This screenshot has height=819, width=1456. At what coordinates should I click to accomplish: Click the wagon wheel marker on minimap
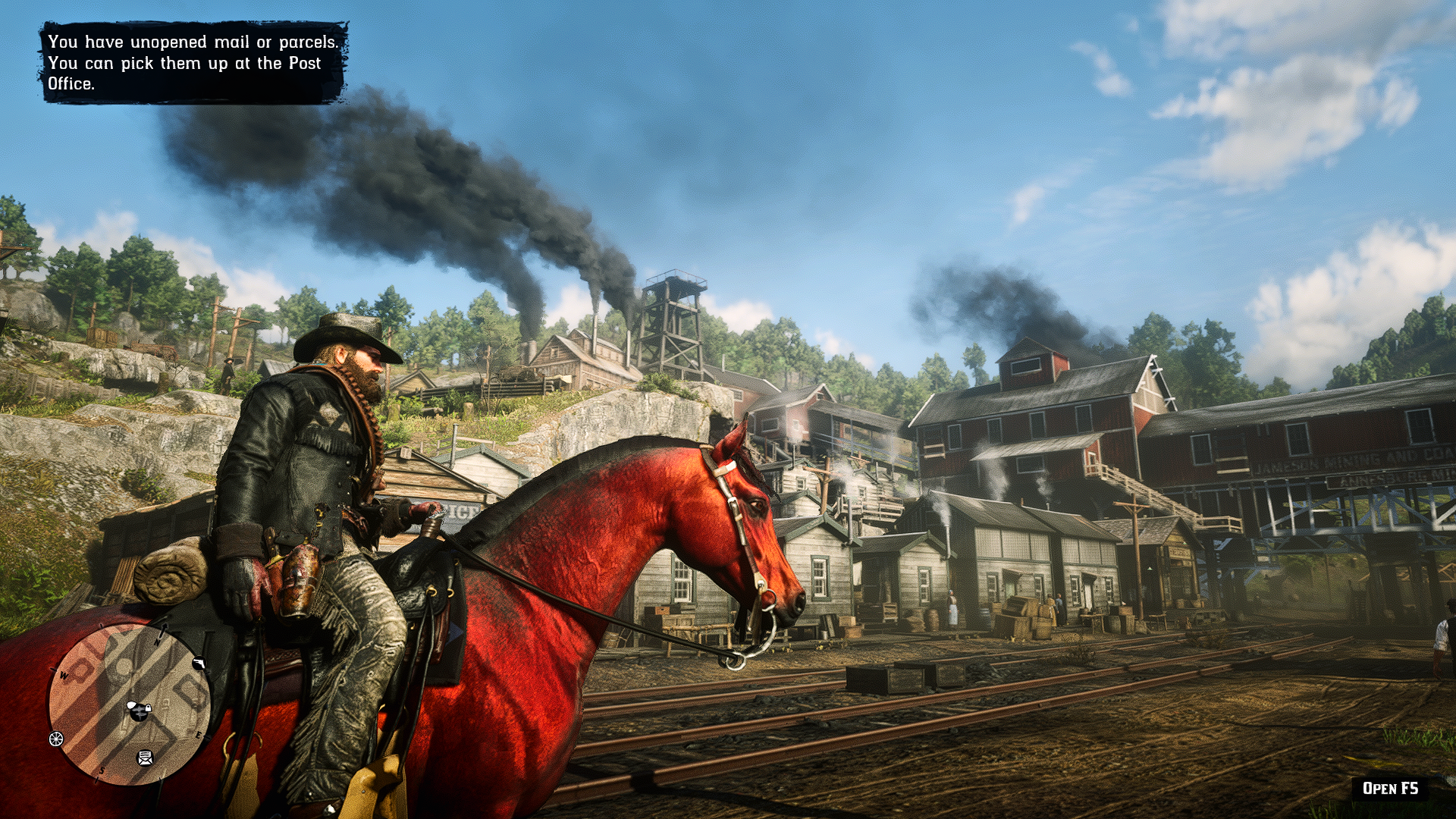(x=56, y=739)
